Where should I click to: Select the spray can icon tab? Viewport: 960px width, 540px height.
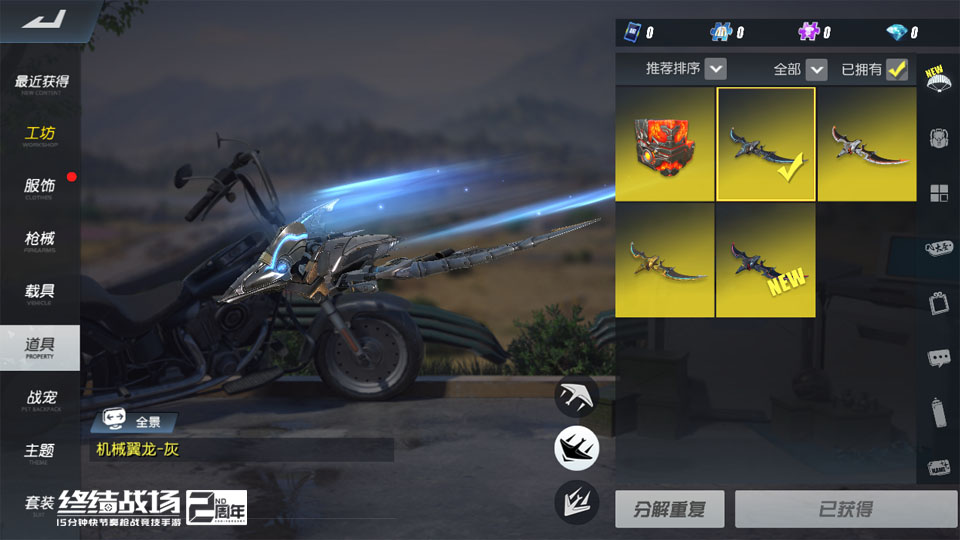pos(938,411)
